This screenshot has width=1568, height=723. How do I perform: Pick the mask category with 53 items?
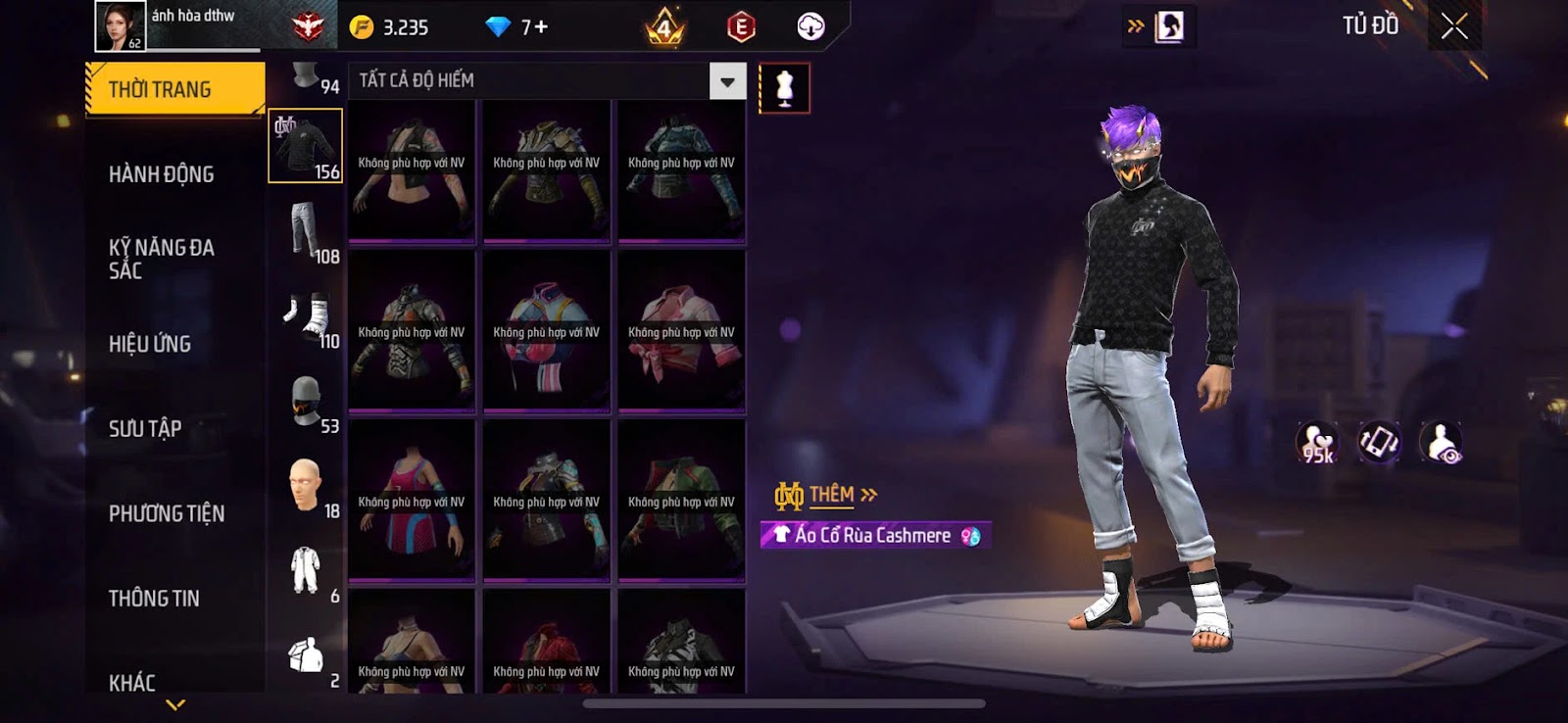306,401
